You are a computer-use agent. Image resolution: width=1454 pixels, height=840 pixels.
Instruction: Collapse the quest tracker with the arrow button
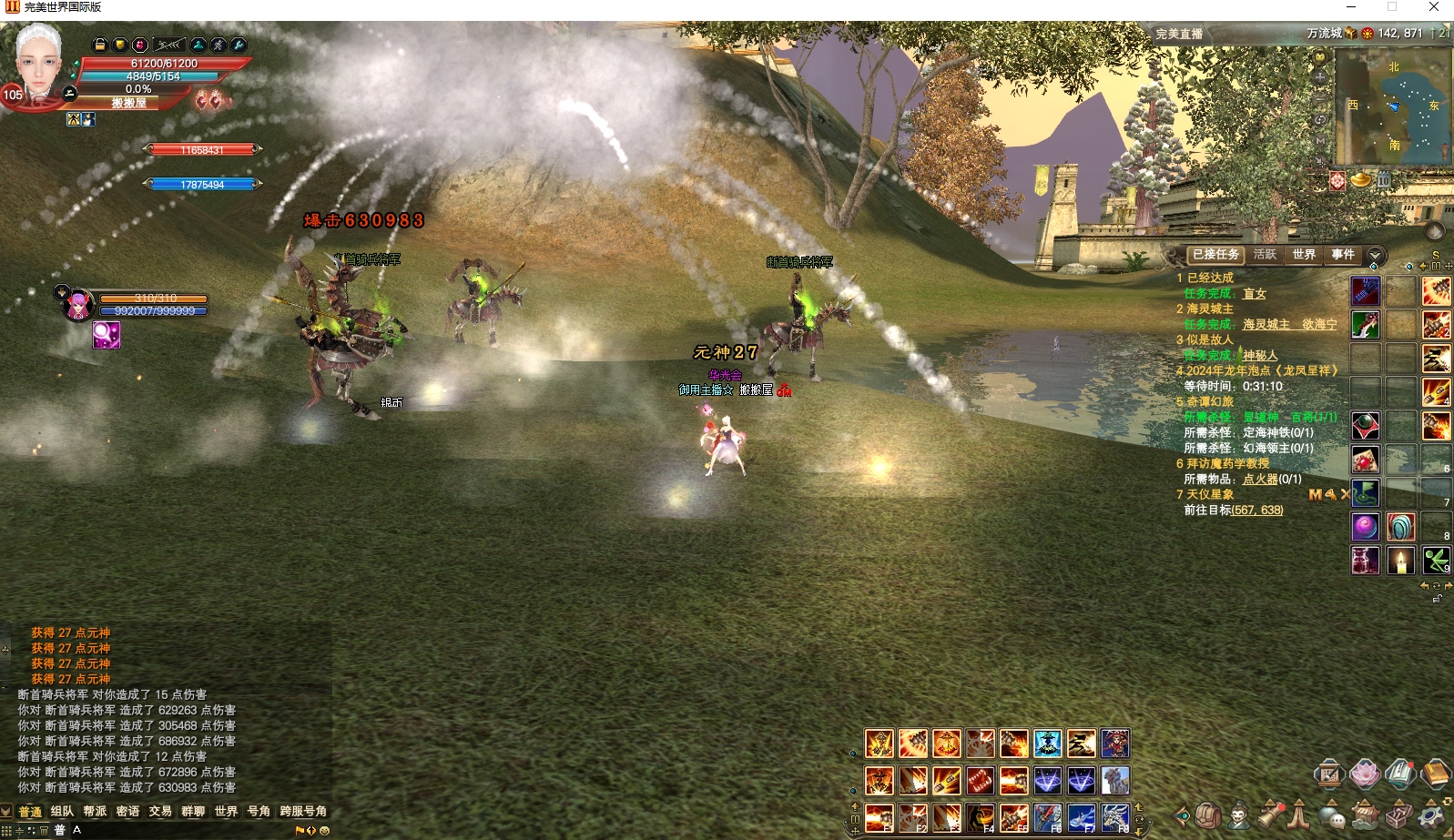tap(1376, 256)
